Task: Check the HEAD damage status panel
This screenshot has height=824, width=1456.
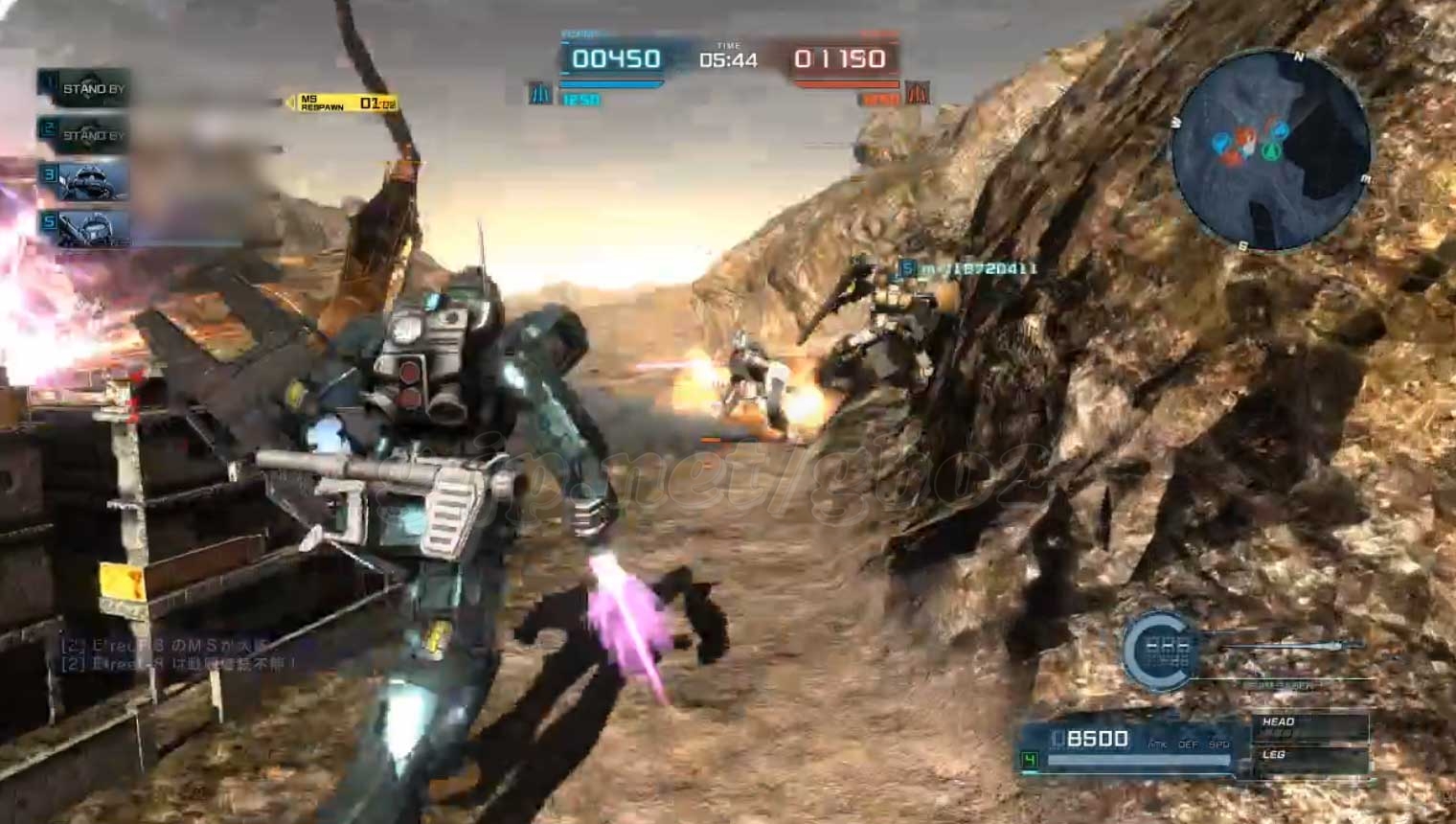Action: click(x=1308, y=726)
